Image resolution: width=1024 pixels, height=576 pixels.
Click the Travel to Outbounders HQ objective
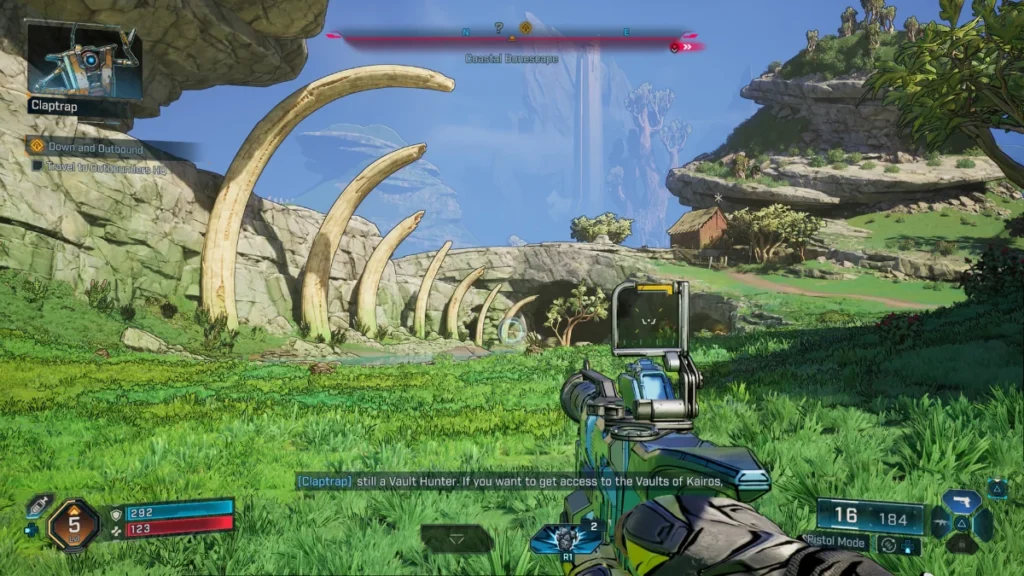[x=100, y=166]
